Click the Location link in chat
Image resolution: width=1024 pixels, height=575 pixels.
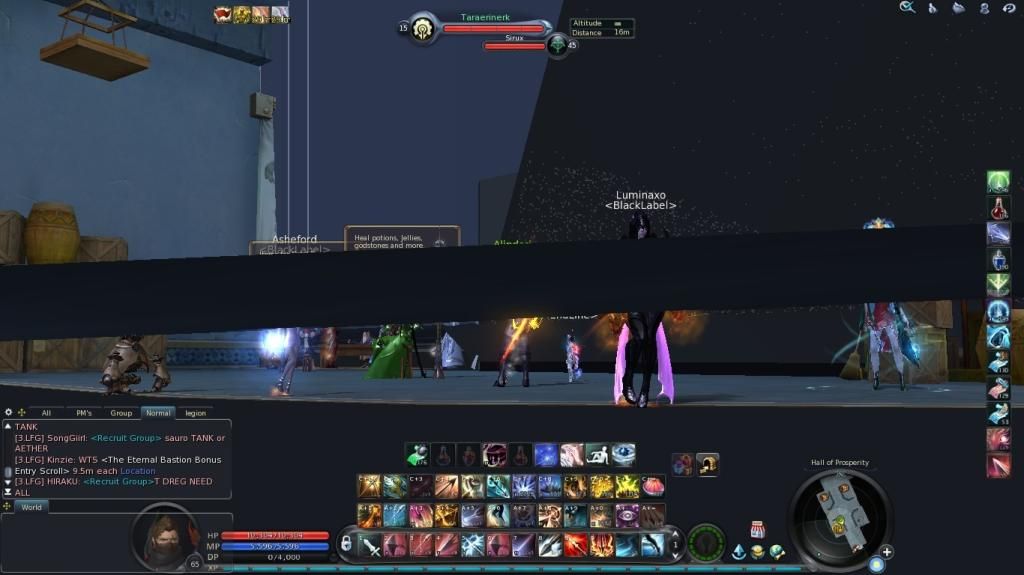(x=138, y=471)
